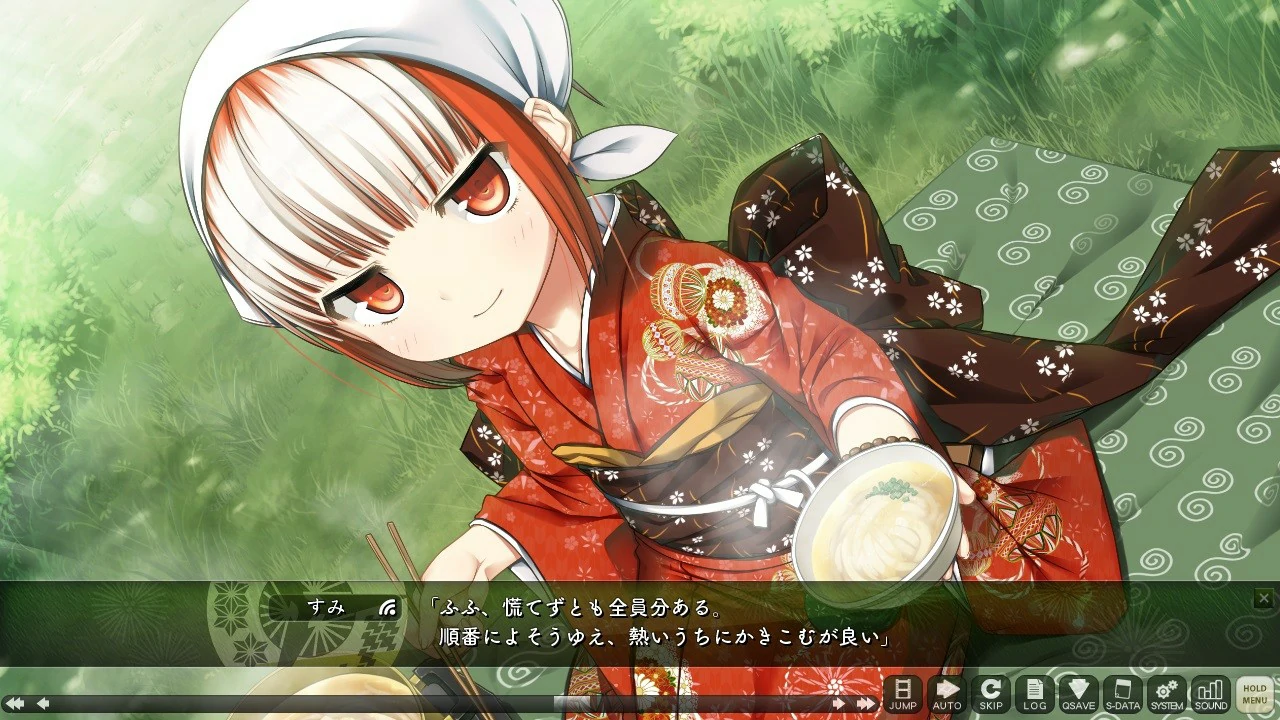Click the すみ character name plate
Image resolution: width=1280 pixels, height=720 pixels.
click(327, 606)
